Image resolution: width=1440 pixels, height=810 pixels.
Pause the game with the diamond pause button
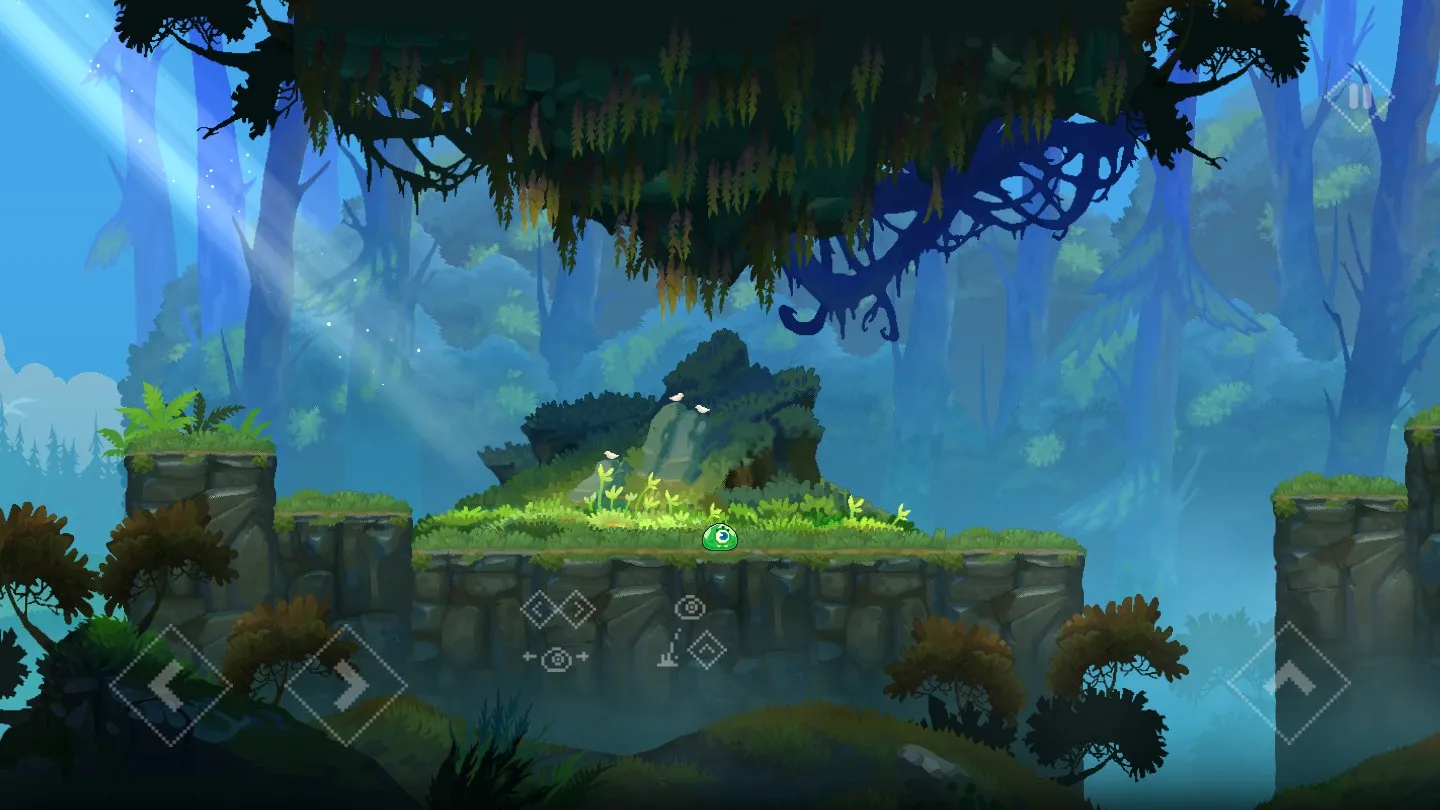pos(1359,97)
